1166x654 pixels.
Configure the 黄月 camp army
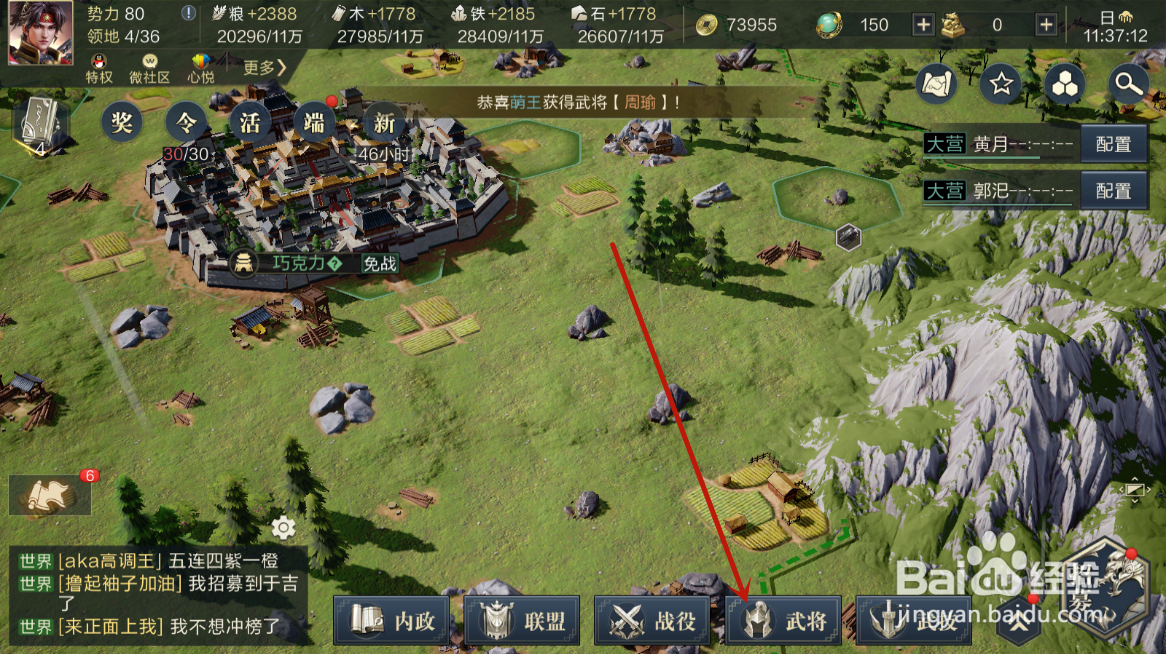point(1113,144)
